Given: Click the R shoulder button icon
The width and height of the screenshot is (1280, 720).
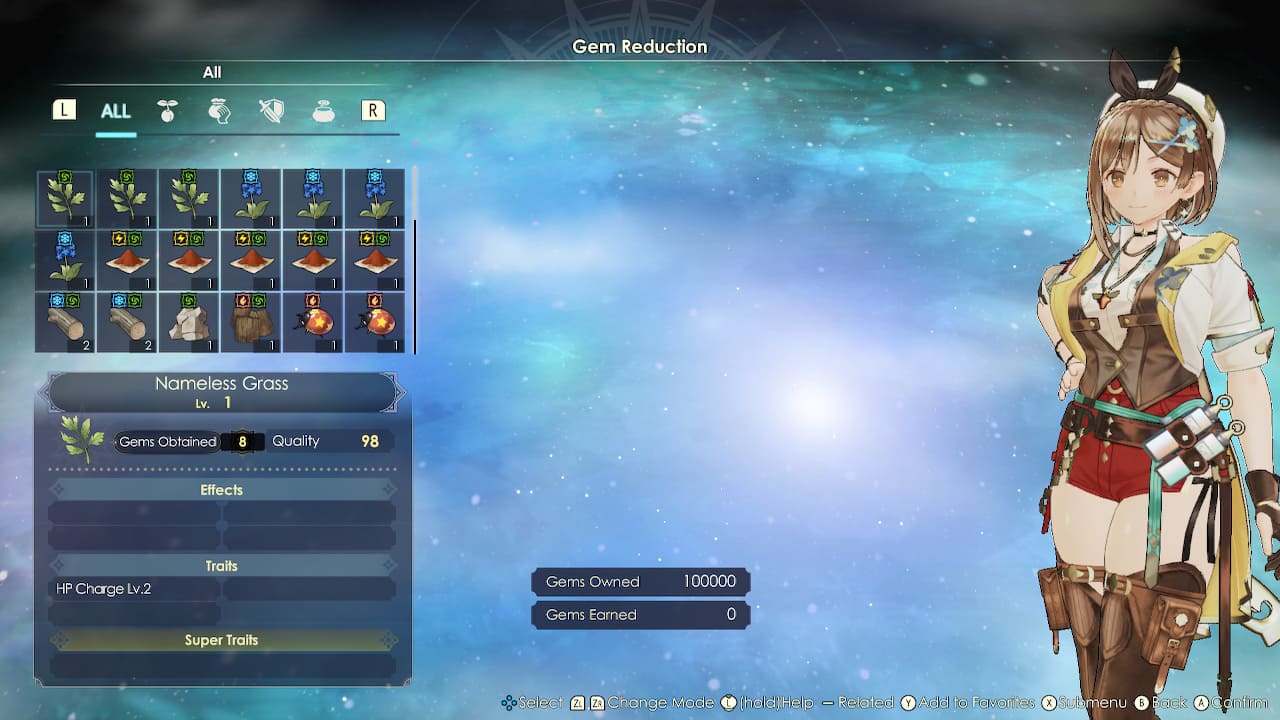Looking at the screenshot, I should coord(373,110).
